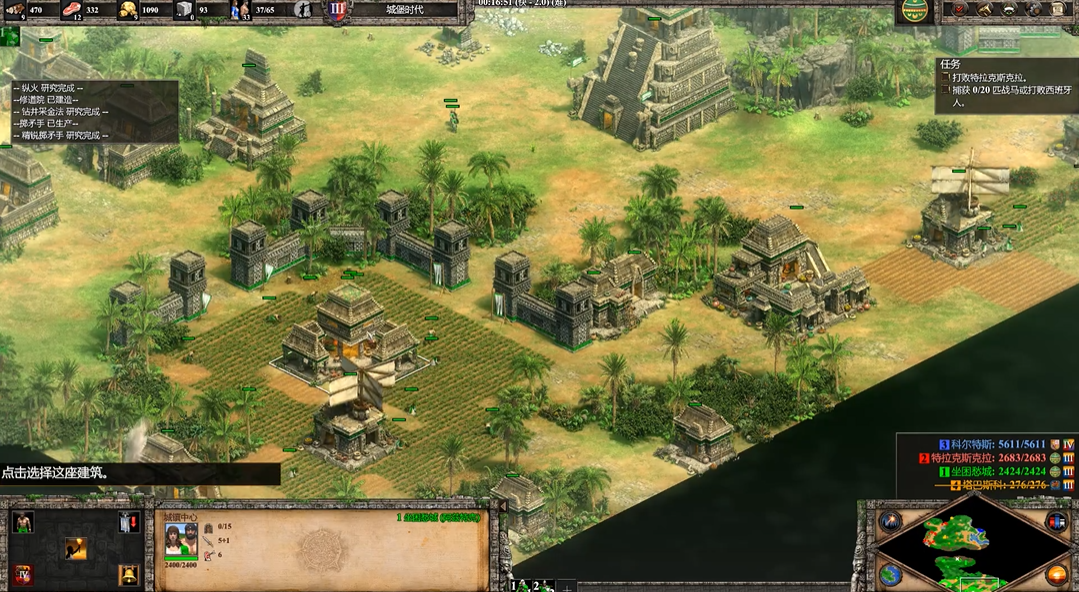Image resolution: width=1079 pixels, height=592 pixels.
Task: Research the glowing figure technology icon
Action: pos(76,548)
